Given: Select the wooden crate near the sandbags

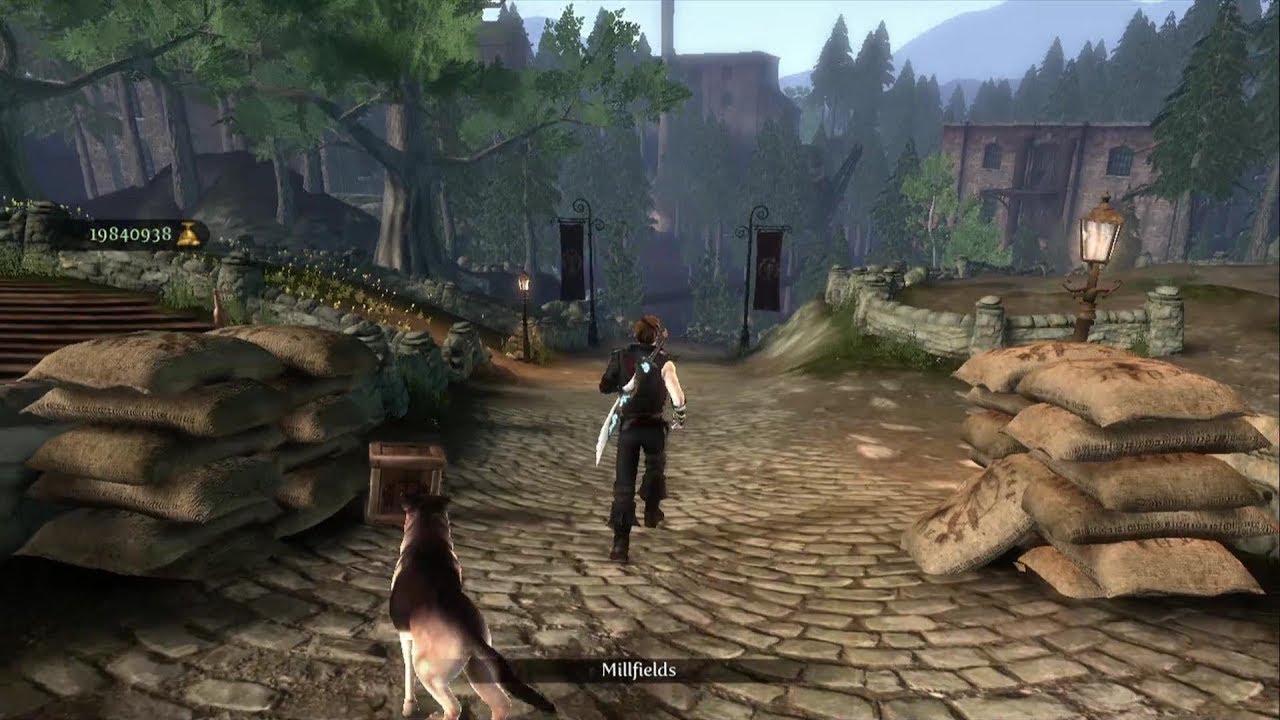Looking at the screenshot, I should coord(404,480).
